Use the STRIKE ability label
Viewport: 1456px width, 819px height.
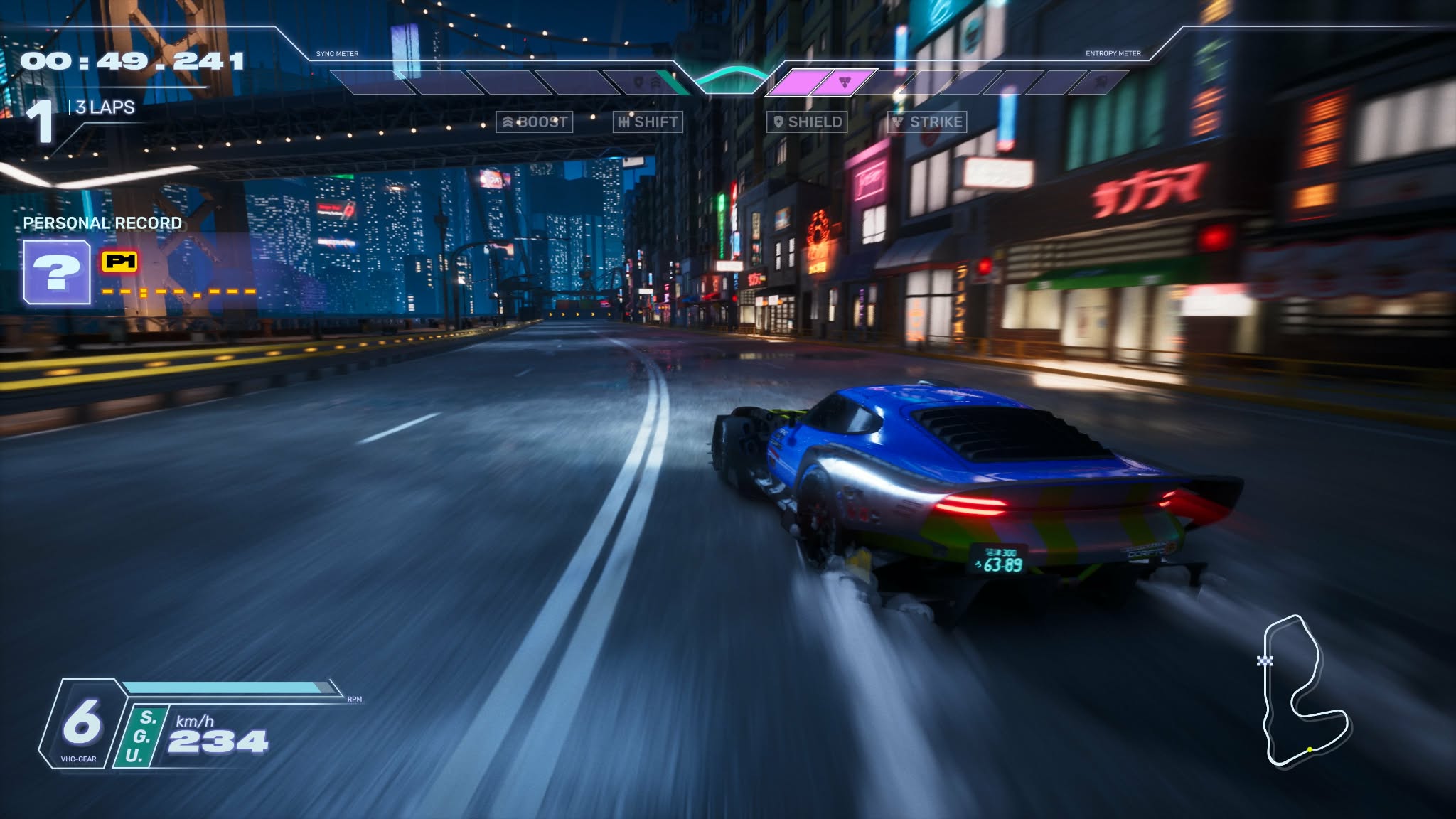(x=927, y=122)
